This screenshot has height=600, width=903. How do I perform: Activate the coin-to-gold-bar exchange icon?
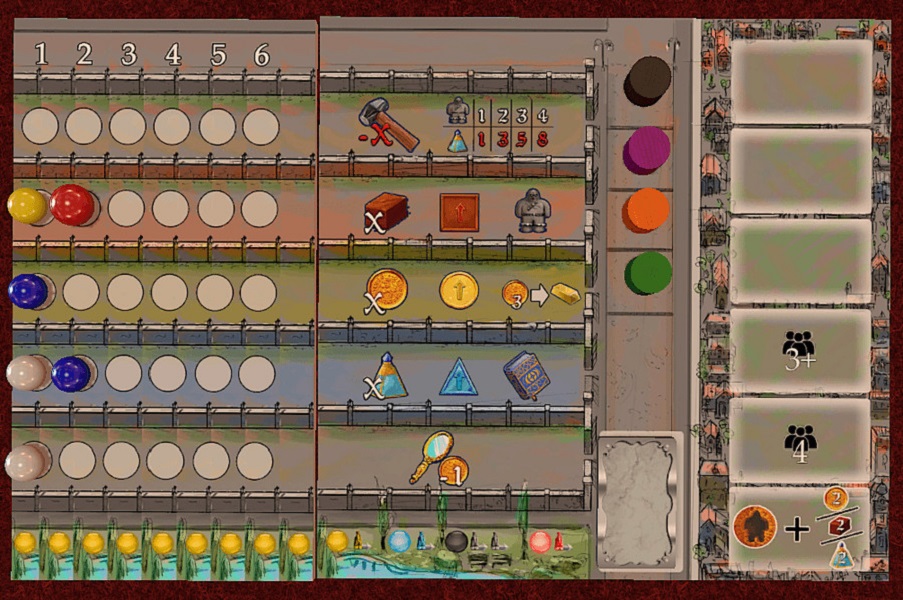point(540,294)
